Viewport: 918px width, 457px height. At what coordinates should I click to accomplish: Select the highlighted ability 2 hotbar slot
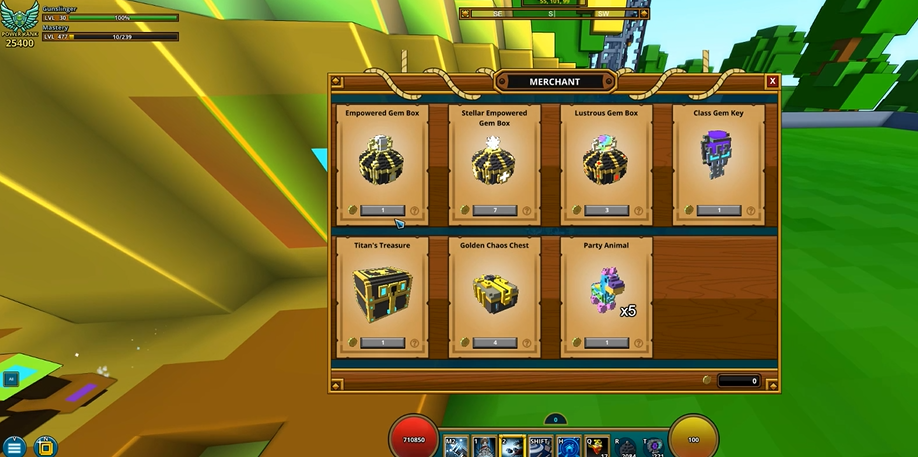click(512, 446)
